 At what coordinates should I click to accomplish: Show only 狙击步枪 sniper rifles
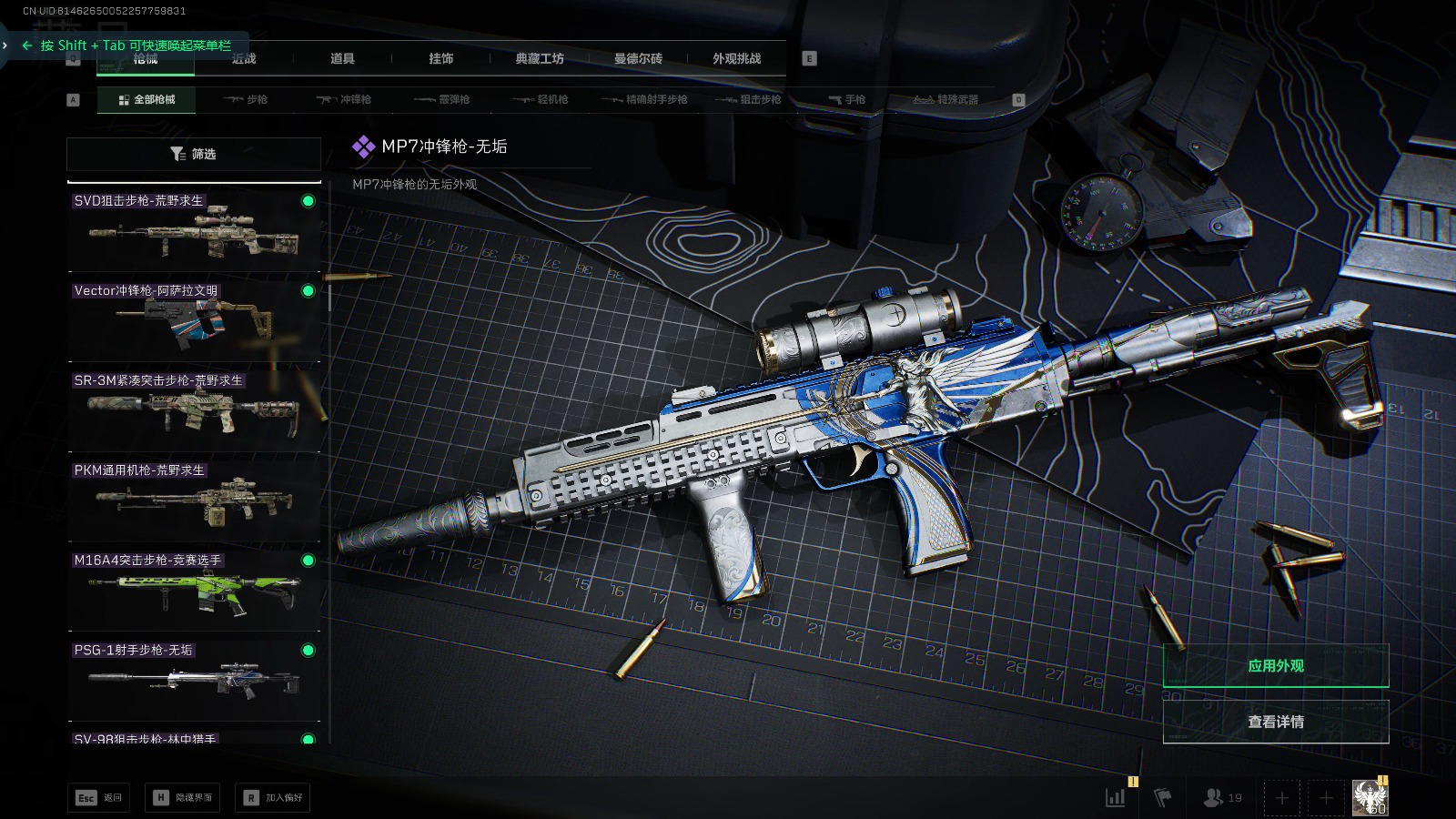(749, 100)
